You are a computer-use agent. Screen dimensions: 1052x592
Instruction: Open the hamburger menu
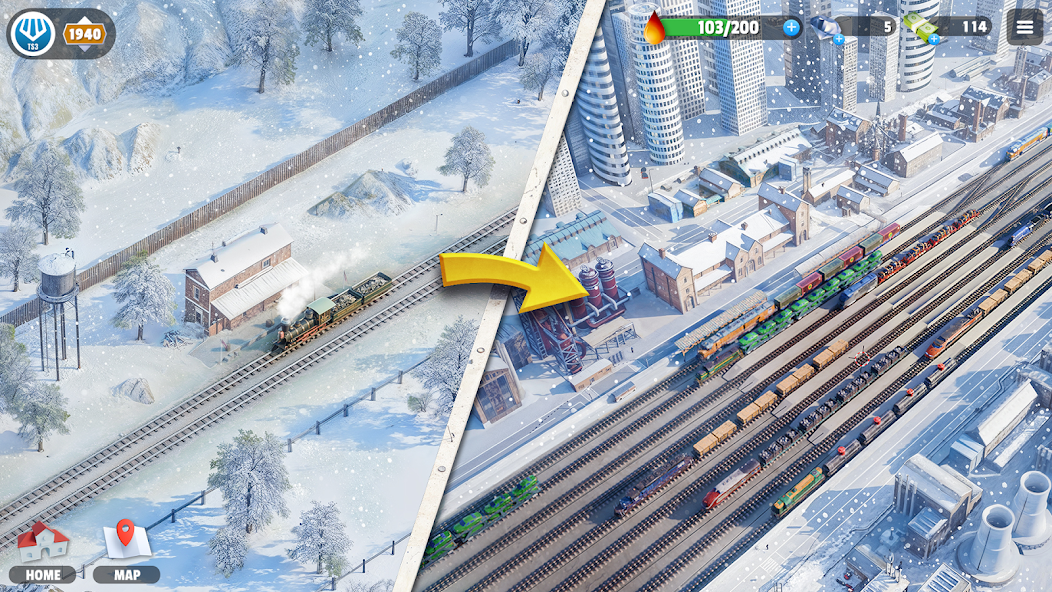tap(1024, 27)
